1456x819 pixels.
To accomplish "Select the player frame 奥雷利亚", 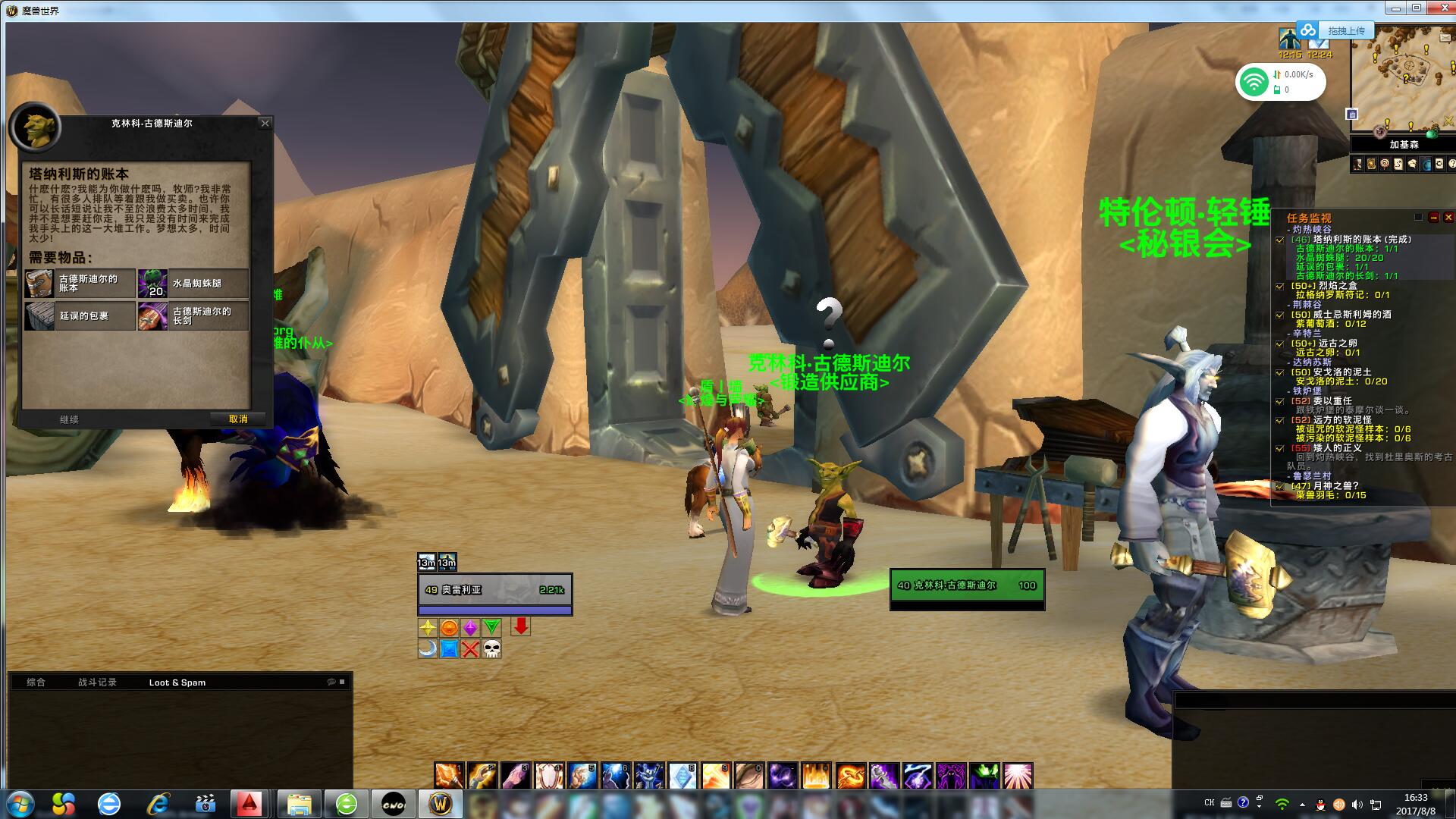I will pos(494,590).
